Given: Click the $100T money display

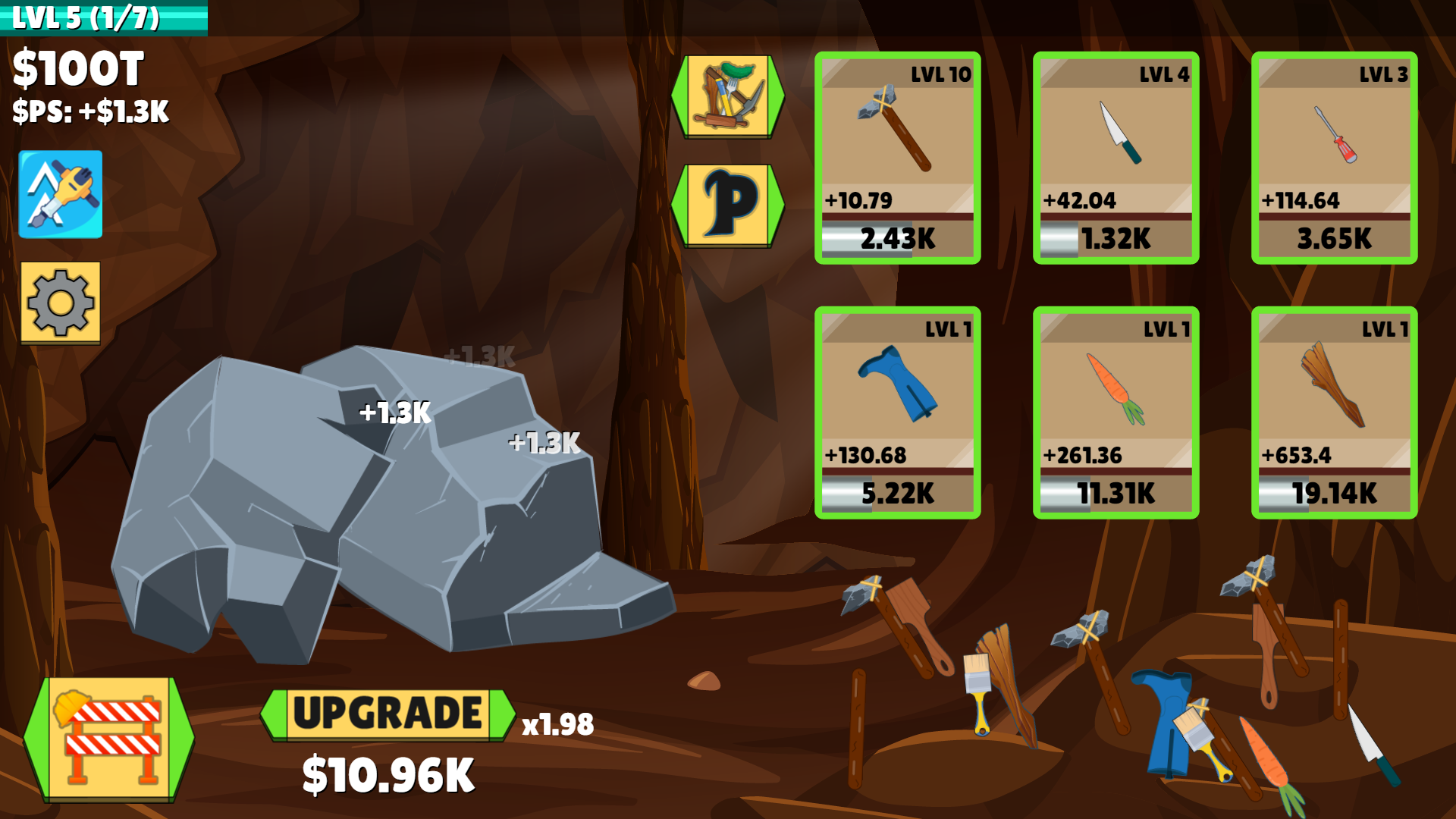Looking at the screenshot, I should 78,68.
